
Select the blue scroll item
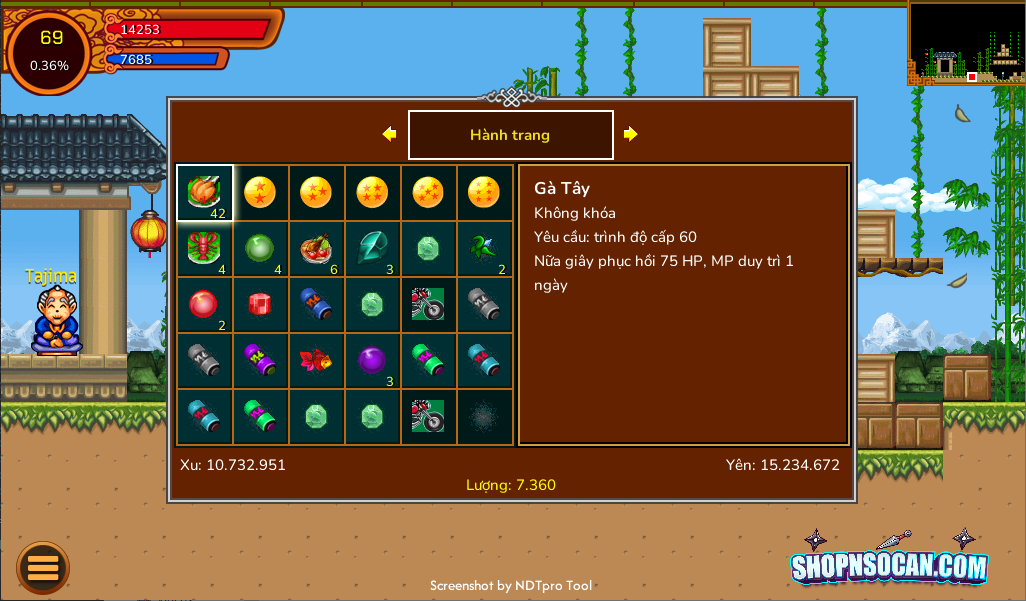point(316,305)
